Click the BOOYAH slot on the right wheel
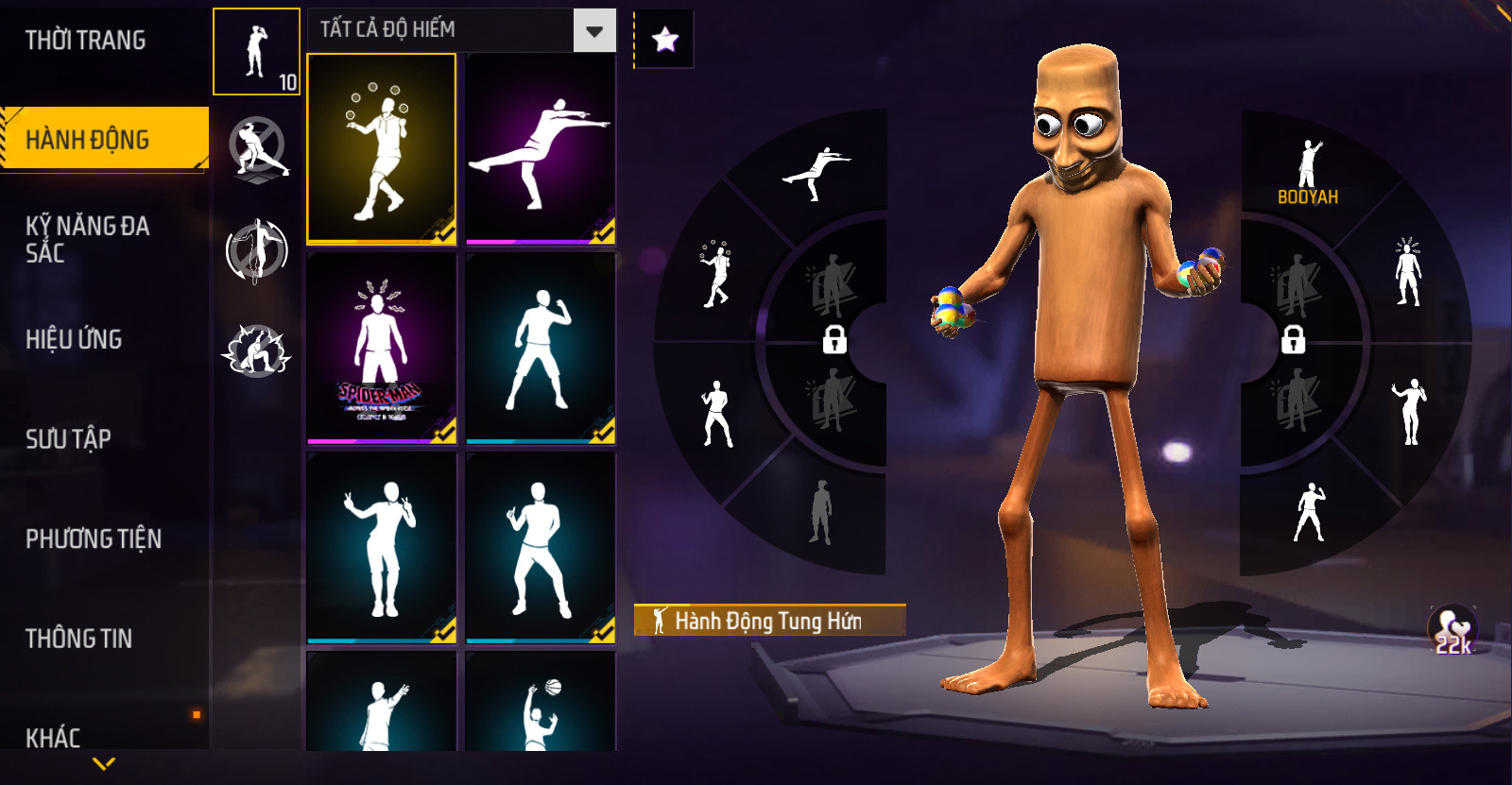This screenshot has width=1512, height=785. tap(1308, 172)
